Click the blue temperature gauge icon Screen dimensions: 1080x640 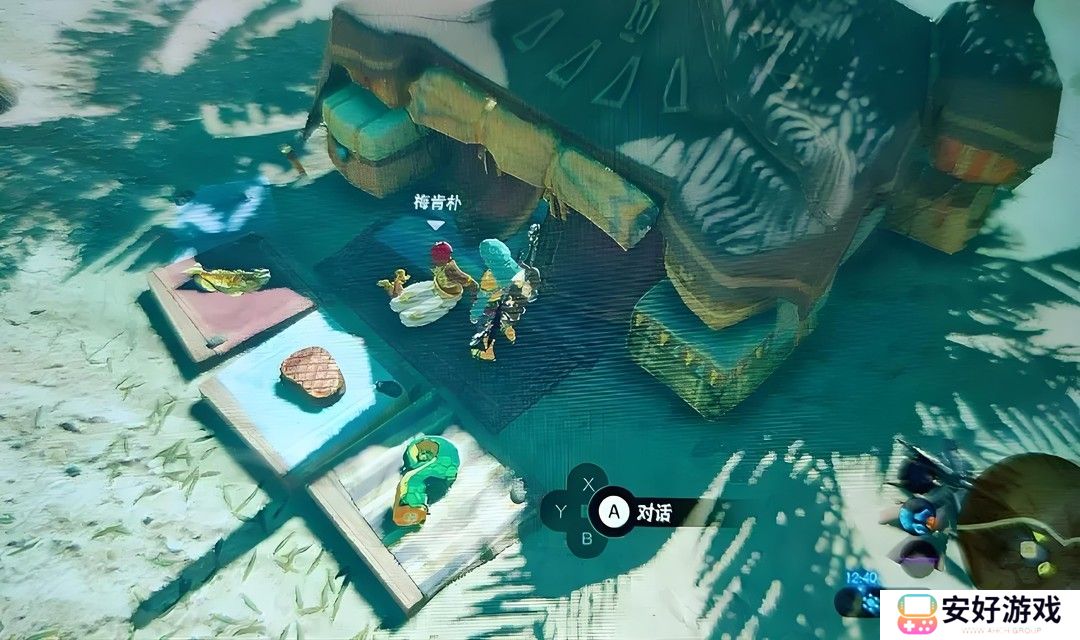click(916, 516)
